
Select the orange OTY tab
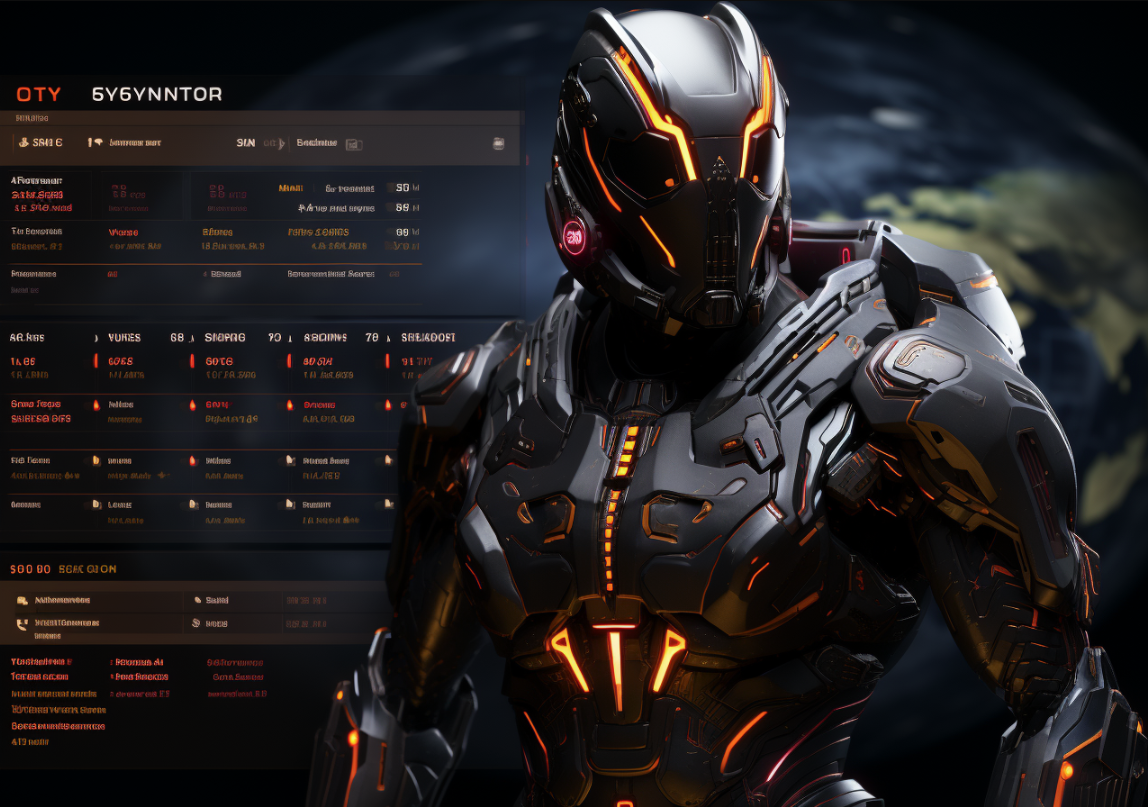pyautogui.click(x=38, y=95)
